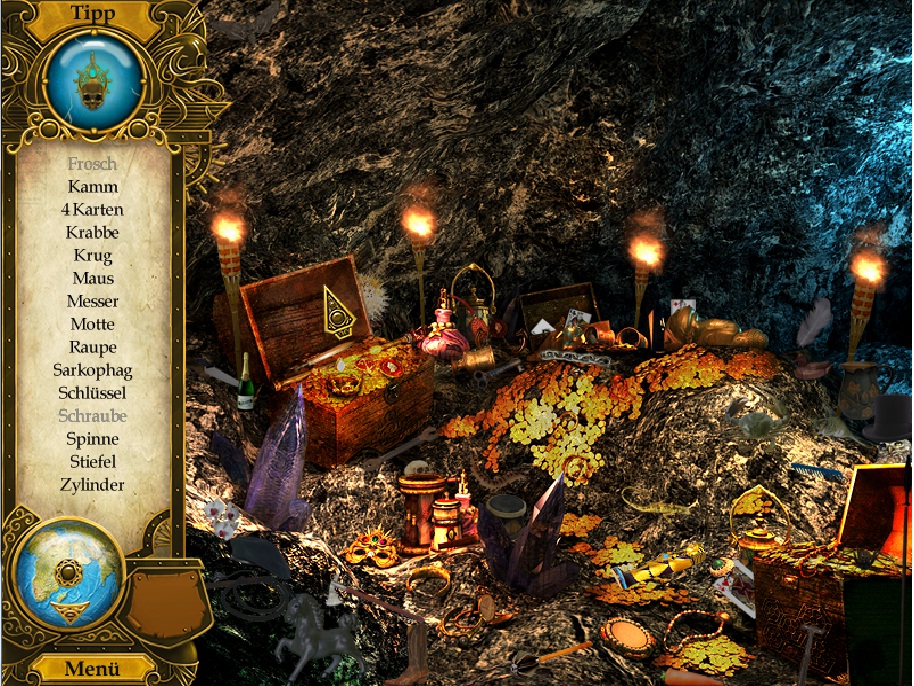914x686 pixels.
Task: Select Spinne in the object list
Action: pos(93,439)
